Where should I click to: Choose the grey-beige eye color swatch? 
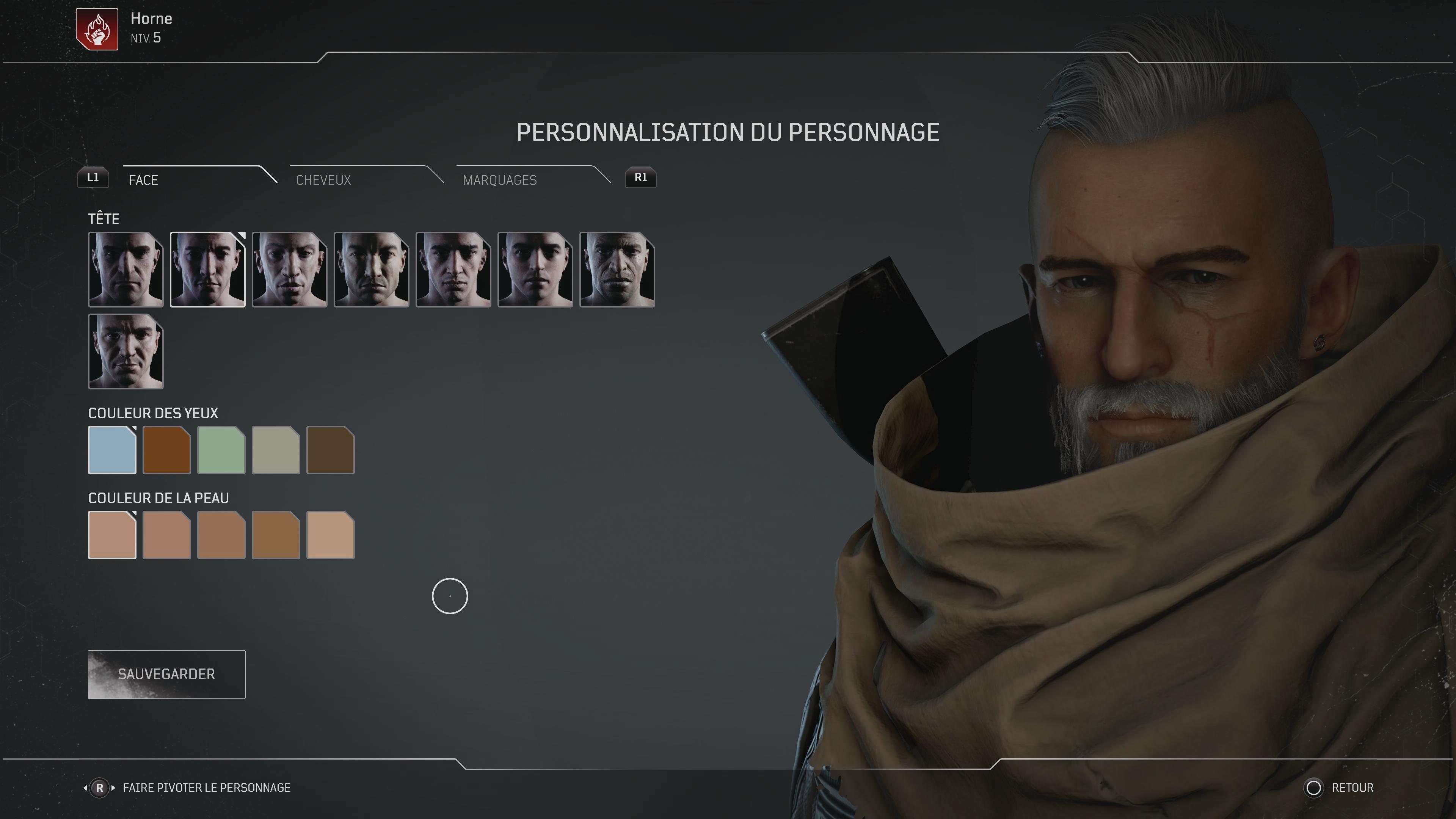point(276,450)
